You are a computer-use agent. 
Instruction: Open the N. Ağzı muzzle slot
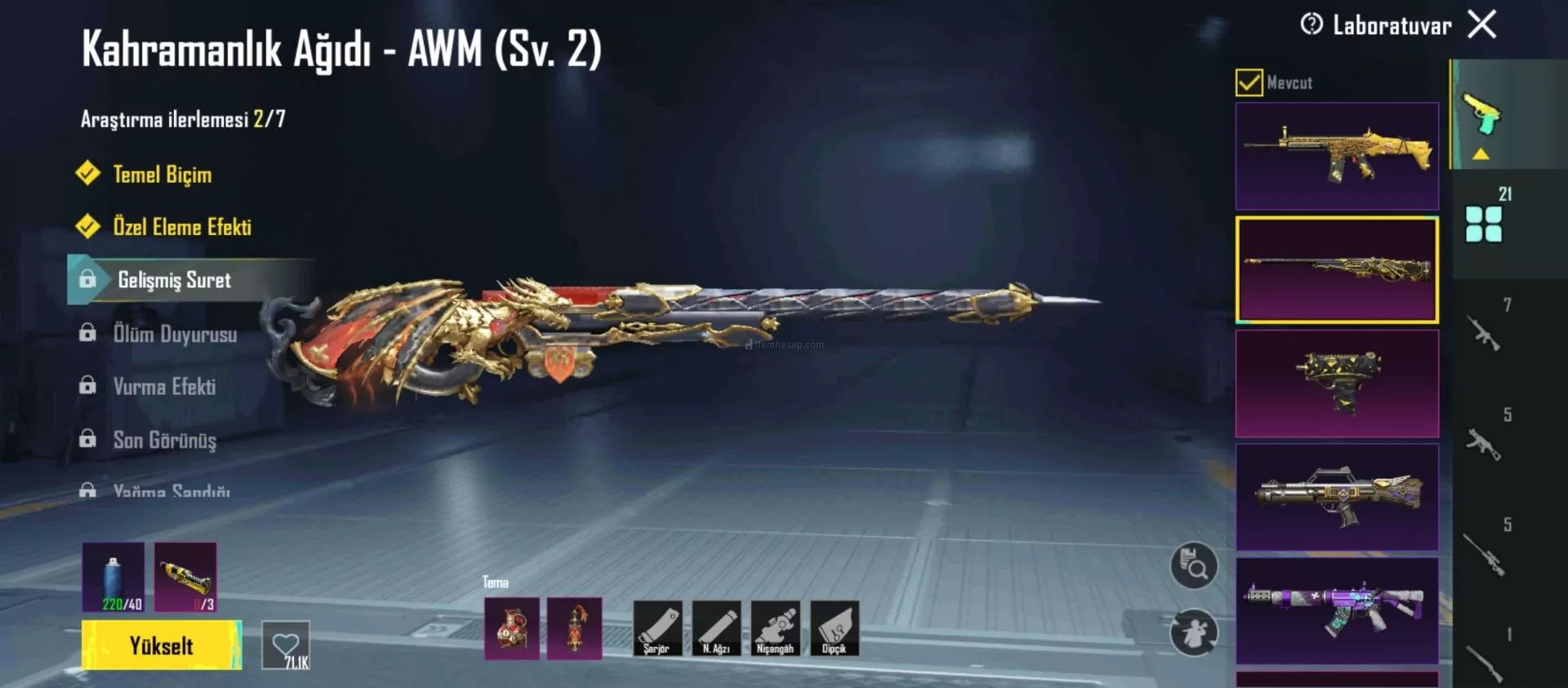[715, 628]
